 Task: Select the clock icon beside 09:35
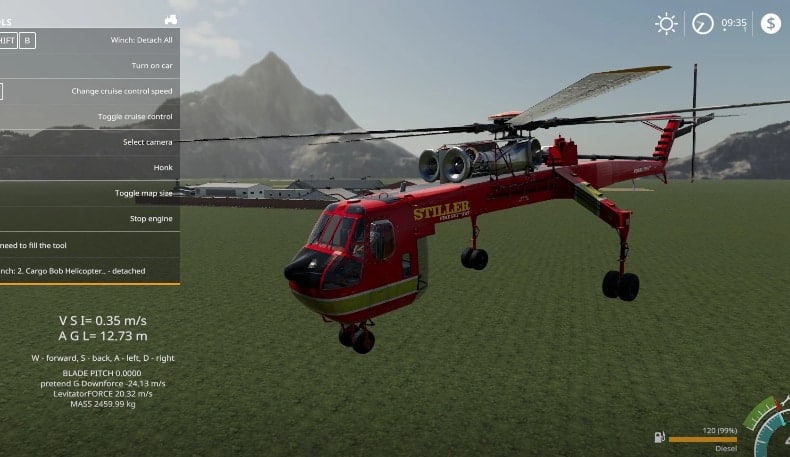tap(703, 24)
